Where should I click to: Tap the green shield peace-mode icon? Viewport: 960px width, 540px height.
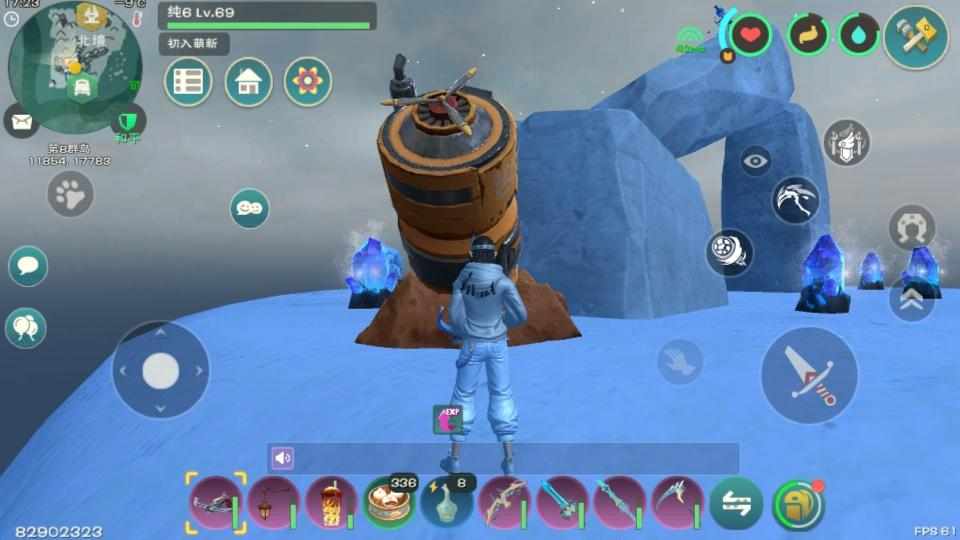(126, 120)
